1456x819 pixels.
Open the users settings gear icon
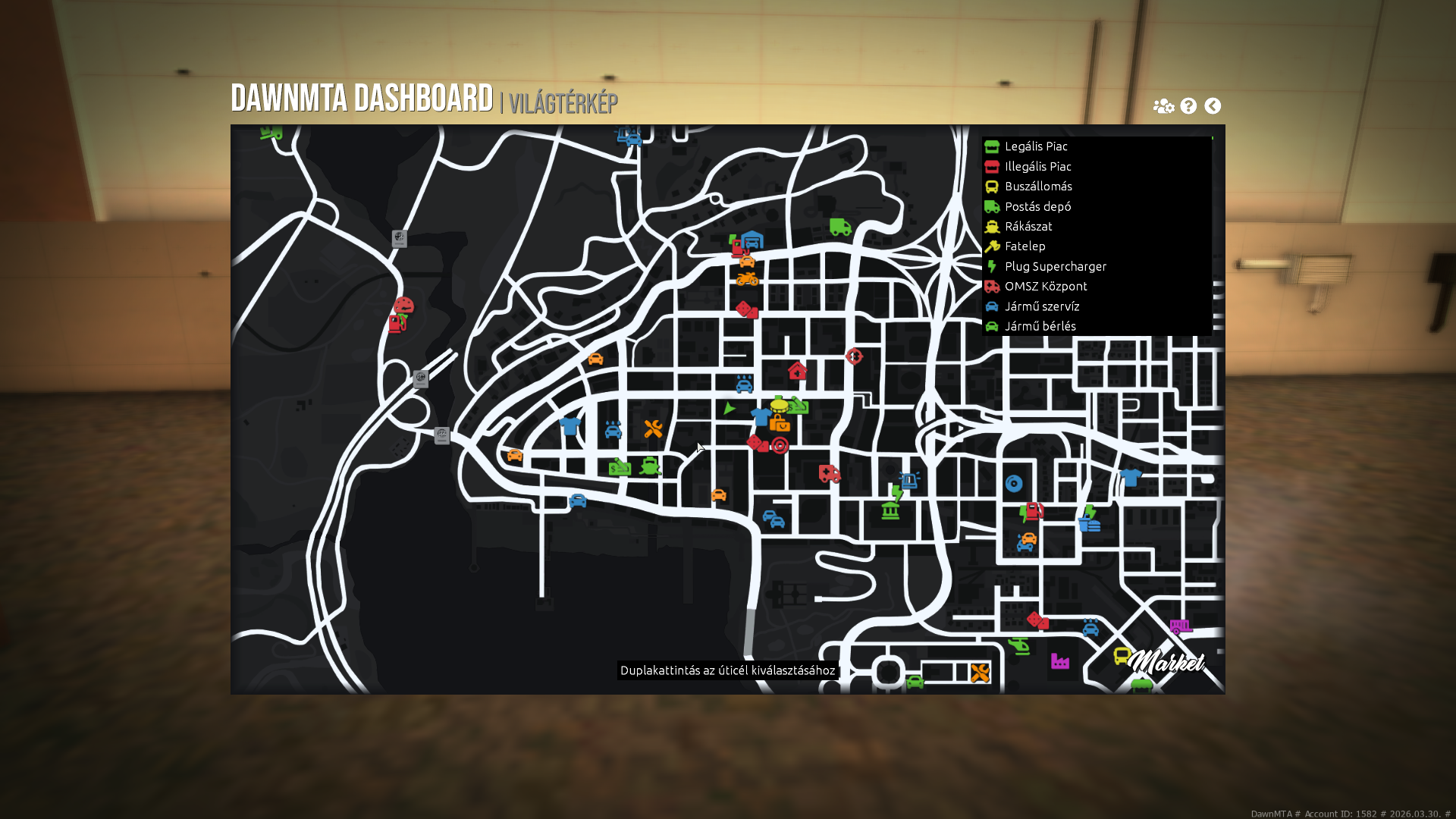pyautogui.click(x=1163, y=106)
